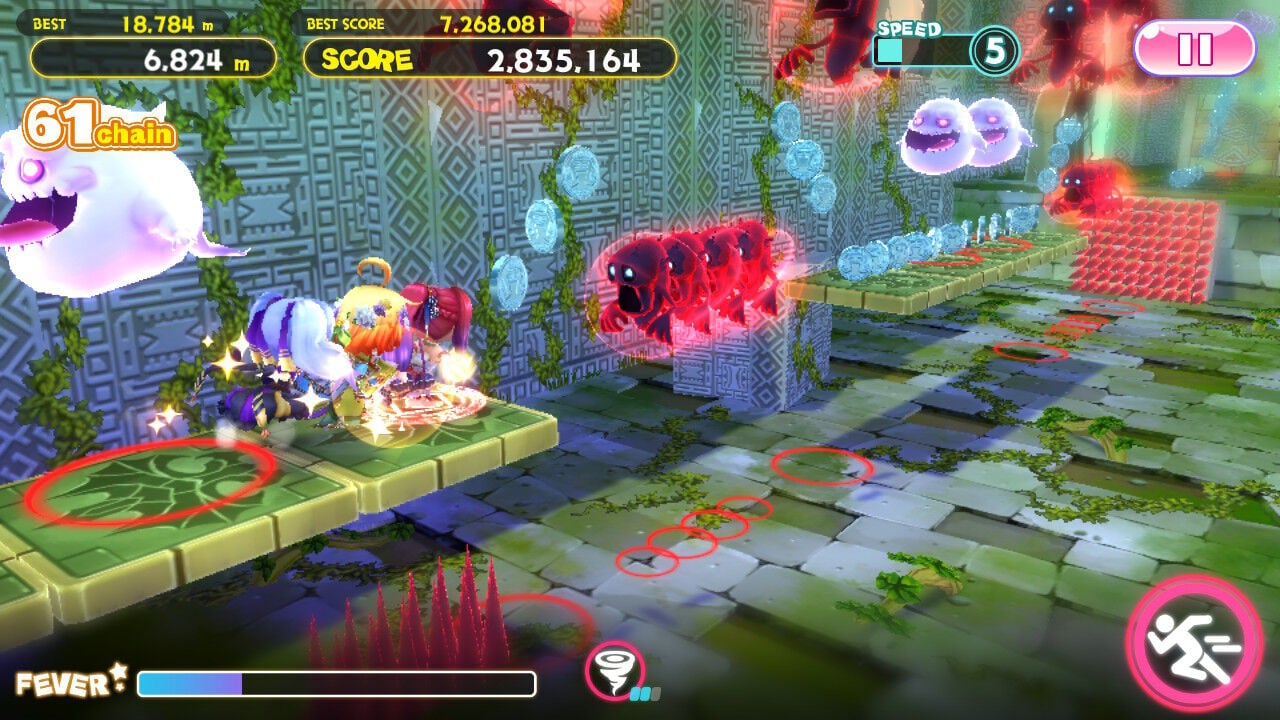The width and height of the screenshot is (1280, 720).
Task: Toggle a blue skill charge pip
Action: [x=635, y=693]
